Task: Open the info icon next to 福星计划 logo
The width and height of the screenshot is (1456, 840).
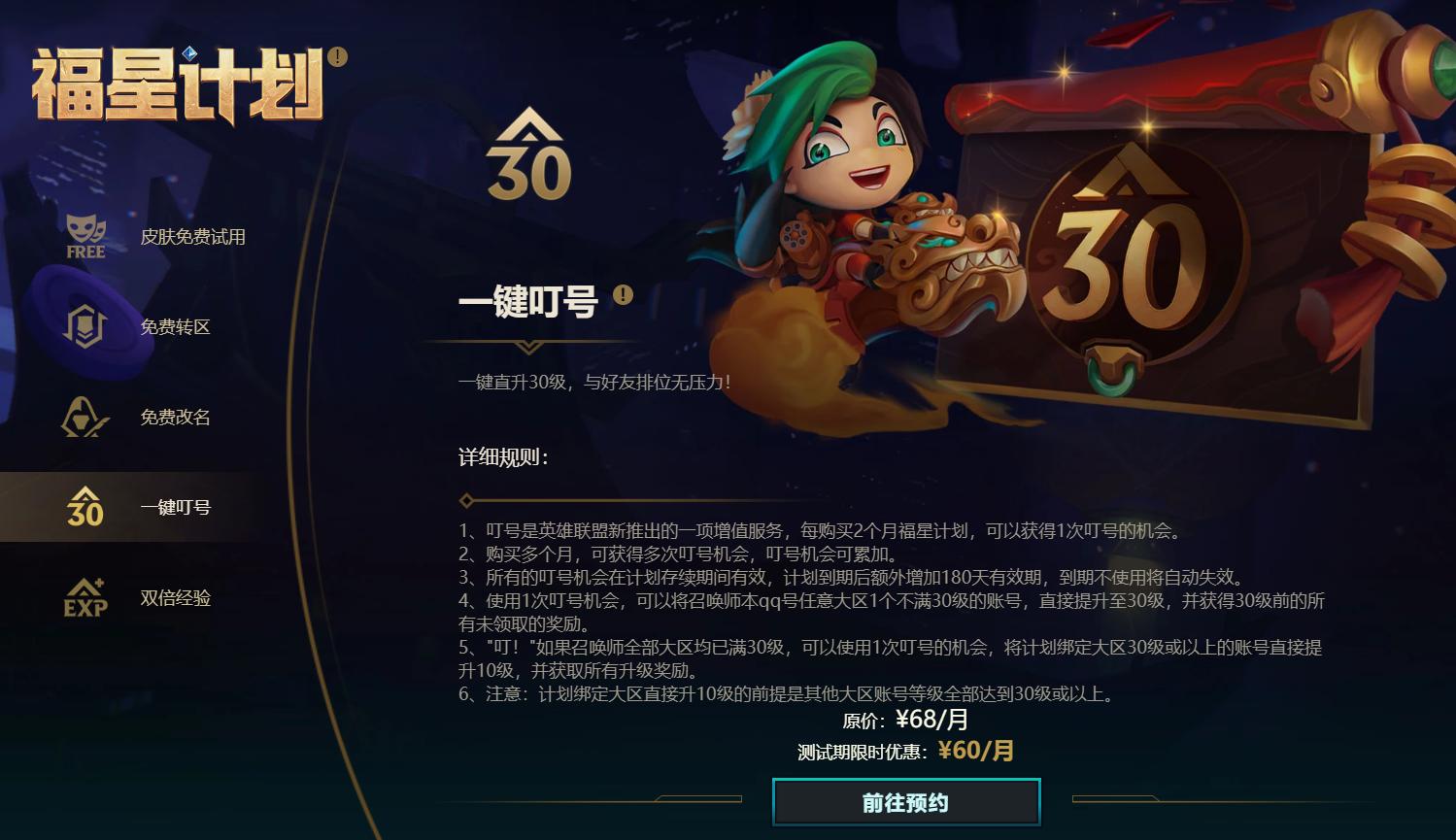Action: pyautogui.click(x=337, y=56)
